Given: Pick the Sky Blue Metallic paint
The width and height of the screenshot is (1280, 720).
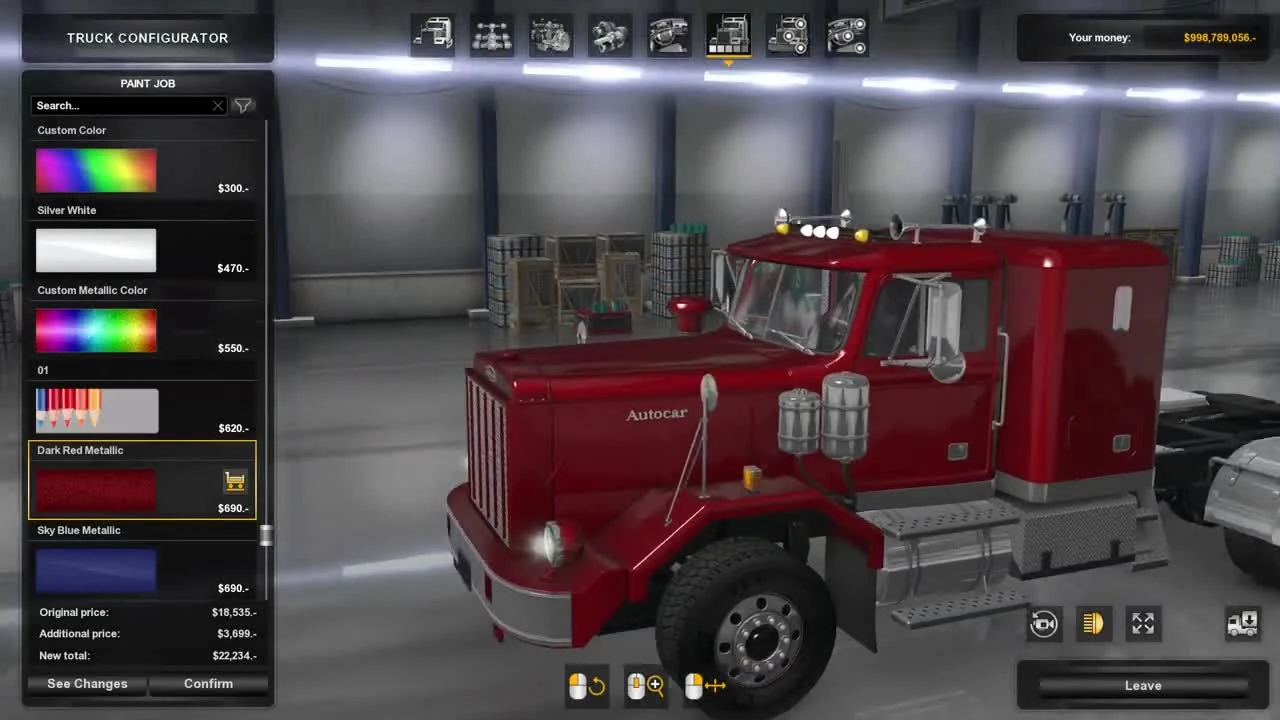Looking at the screenshot, I should coord(96,568).
